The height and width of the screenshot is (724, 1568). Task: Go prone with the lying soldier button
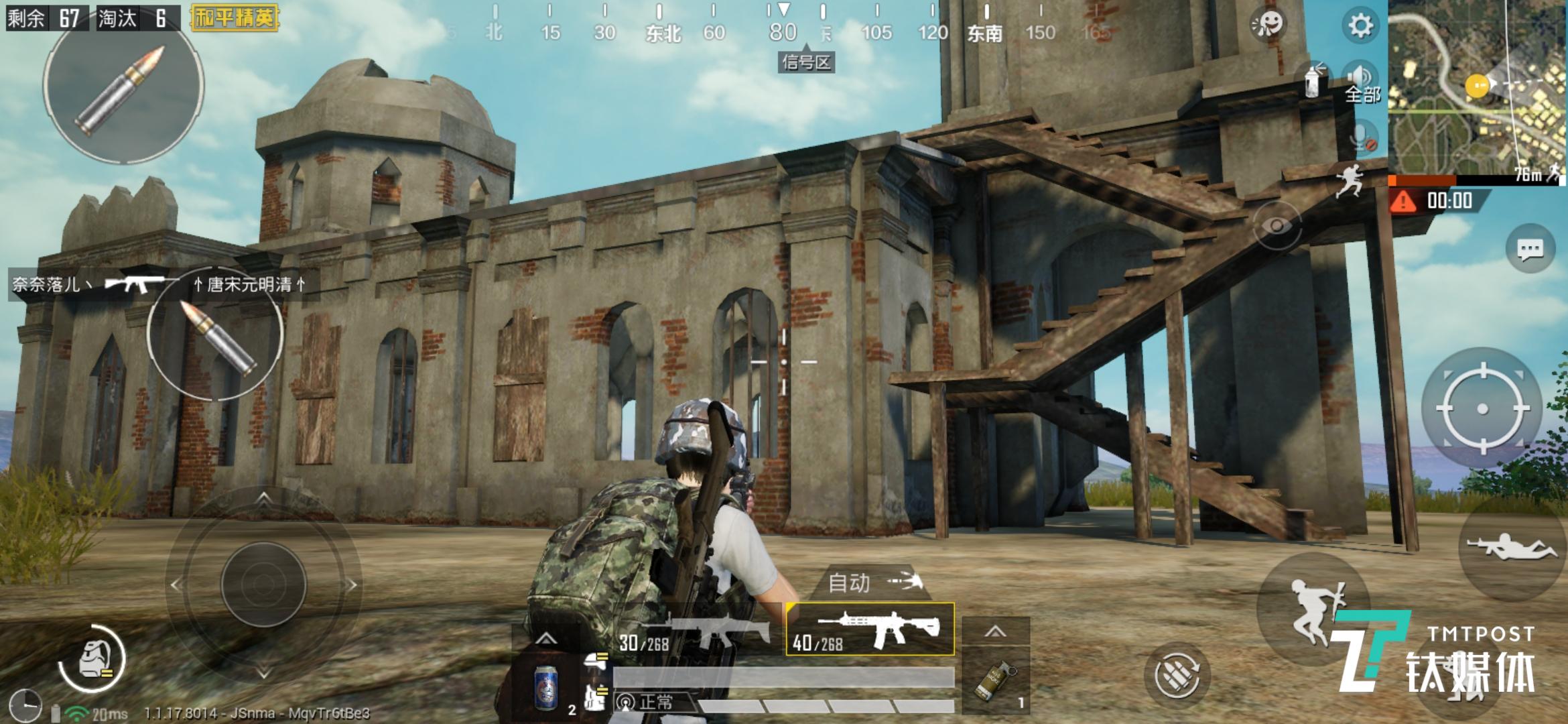tap(1510, 546)
